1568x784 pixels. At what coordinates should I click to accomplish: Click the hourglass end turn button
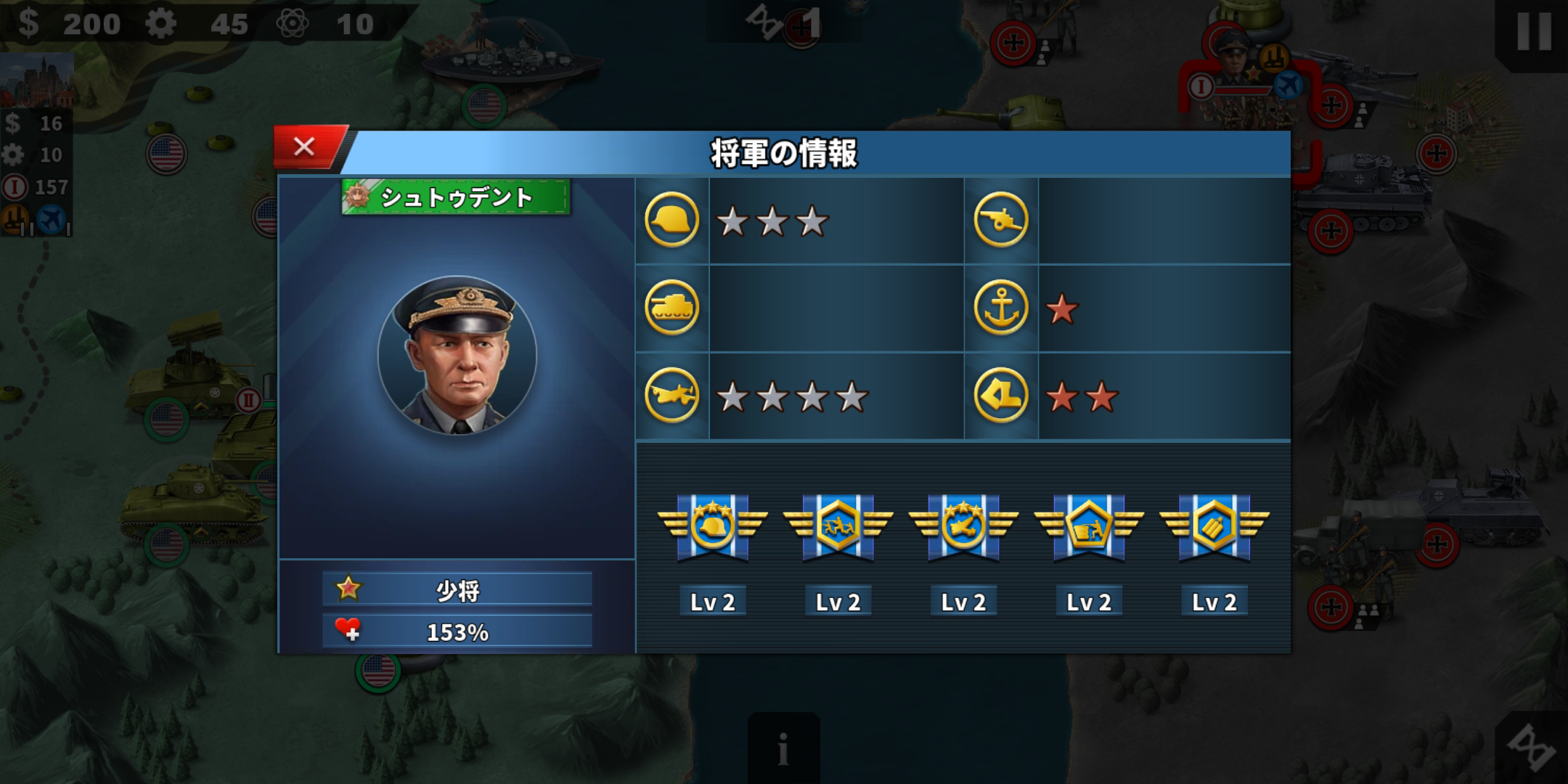(1533, 748)
